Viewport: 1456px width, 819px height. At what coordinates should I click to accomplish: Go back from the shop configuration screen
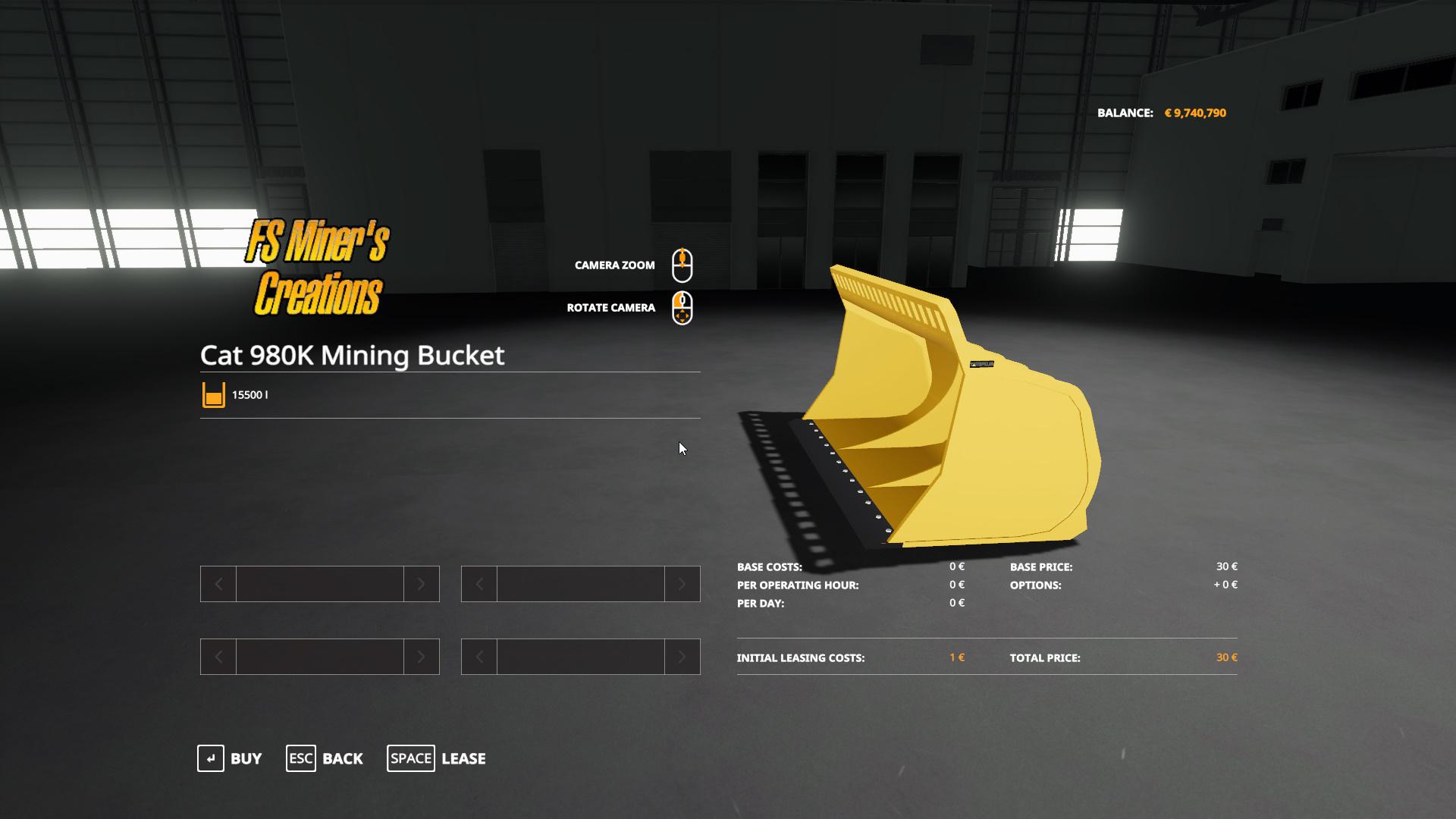tap(325, 758)
